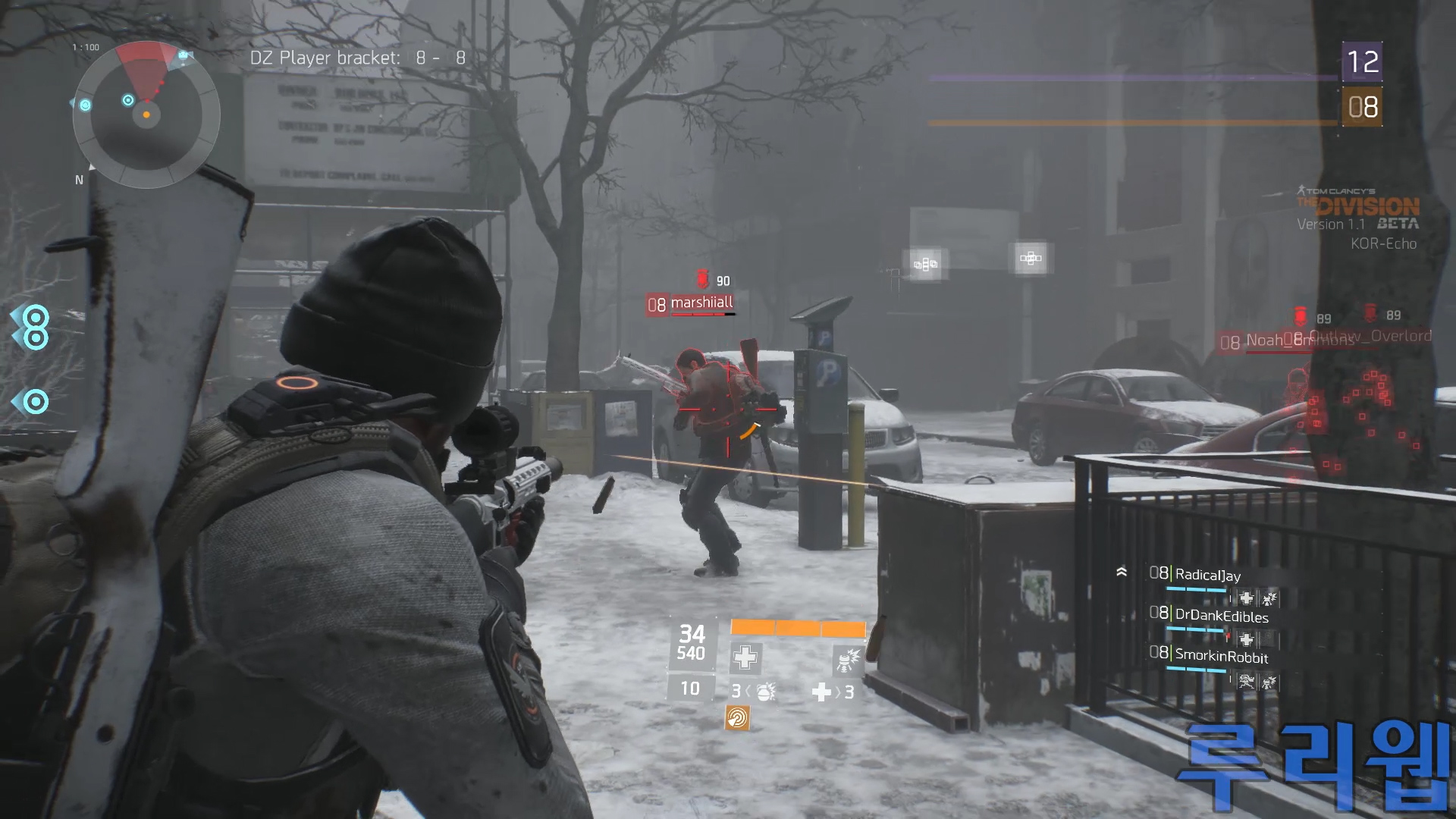Screen dimensions: 1456x819
Task: Select the grenade item icon
Action: 765,692
